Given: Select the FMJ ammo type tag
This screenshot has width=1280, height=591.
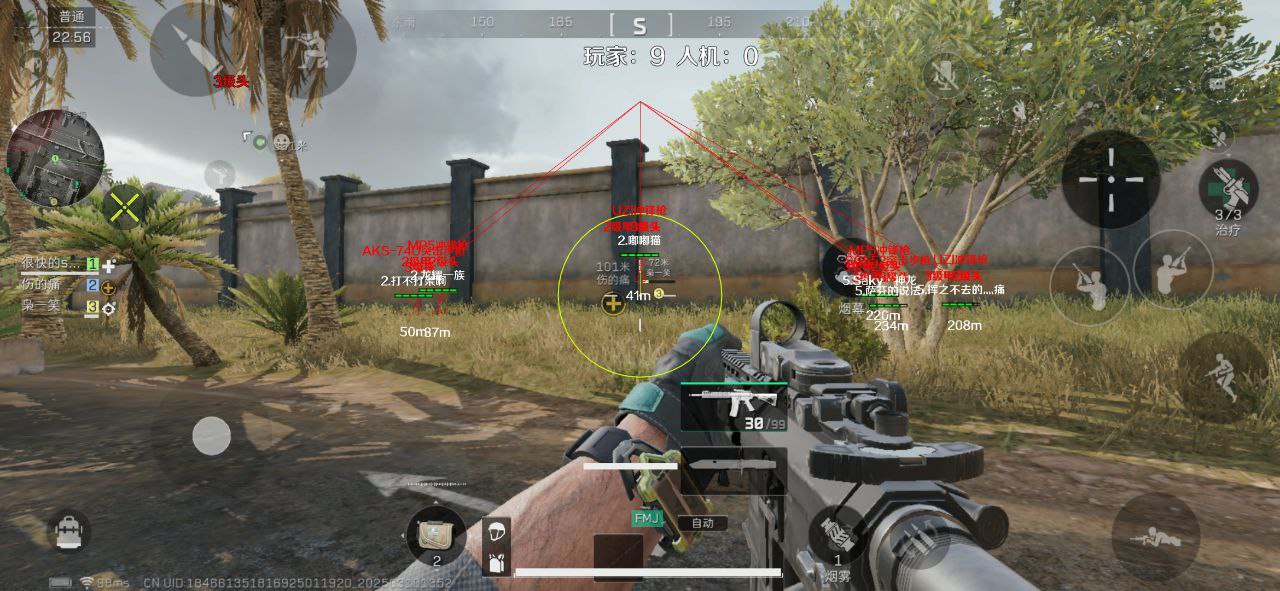Looking at the screenshot, I should point(647,519).
